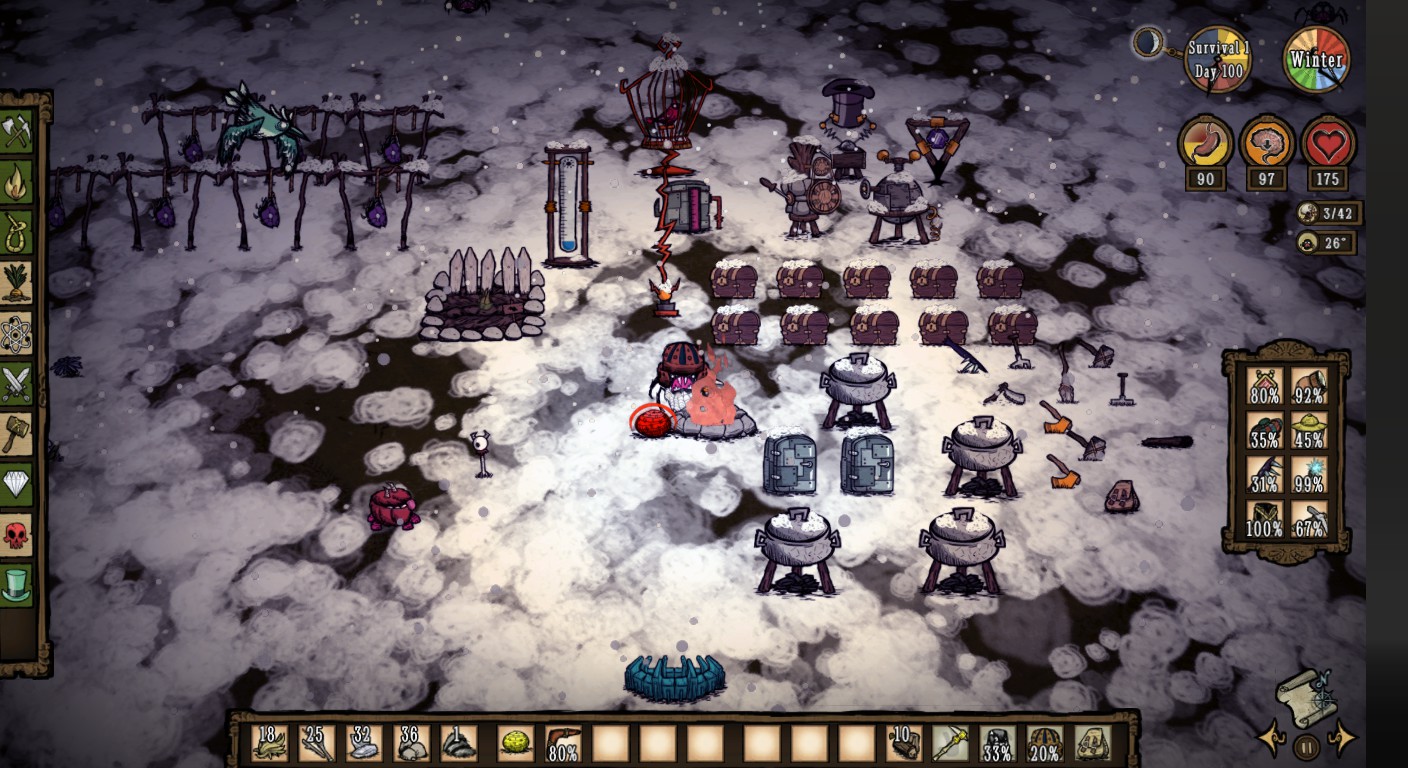Open the Dress top hat tab
Viewport: 1408px width, 768px height.
16,585
